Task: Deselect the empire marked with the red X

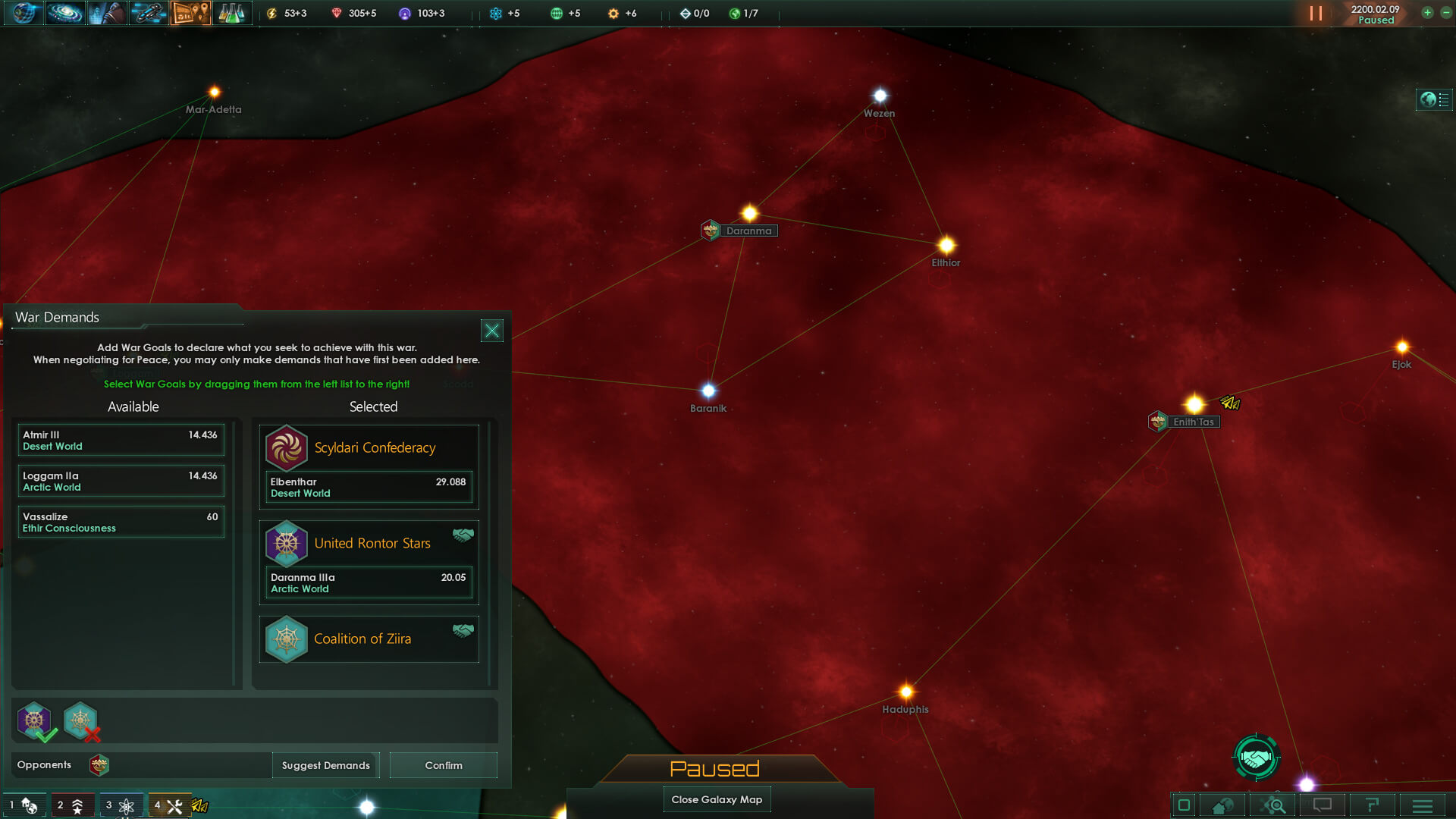Action: pos(81,721)
